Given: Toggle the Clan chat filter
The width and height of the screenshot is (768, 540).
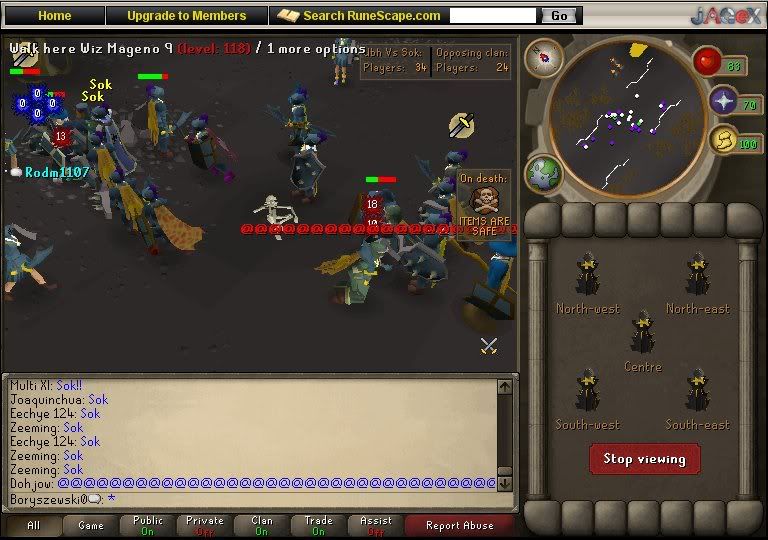Looking at the screenshot, I should click(x=262, y=525).
